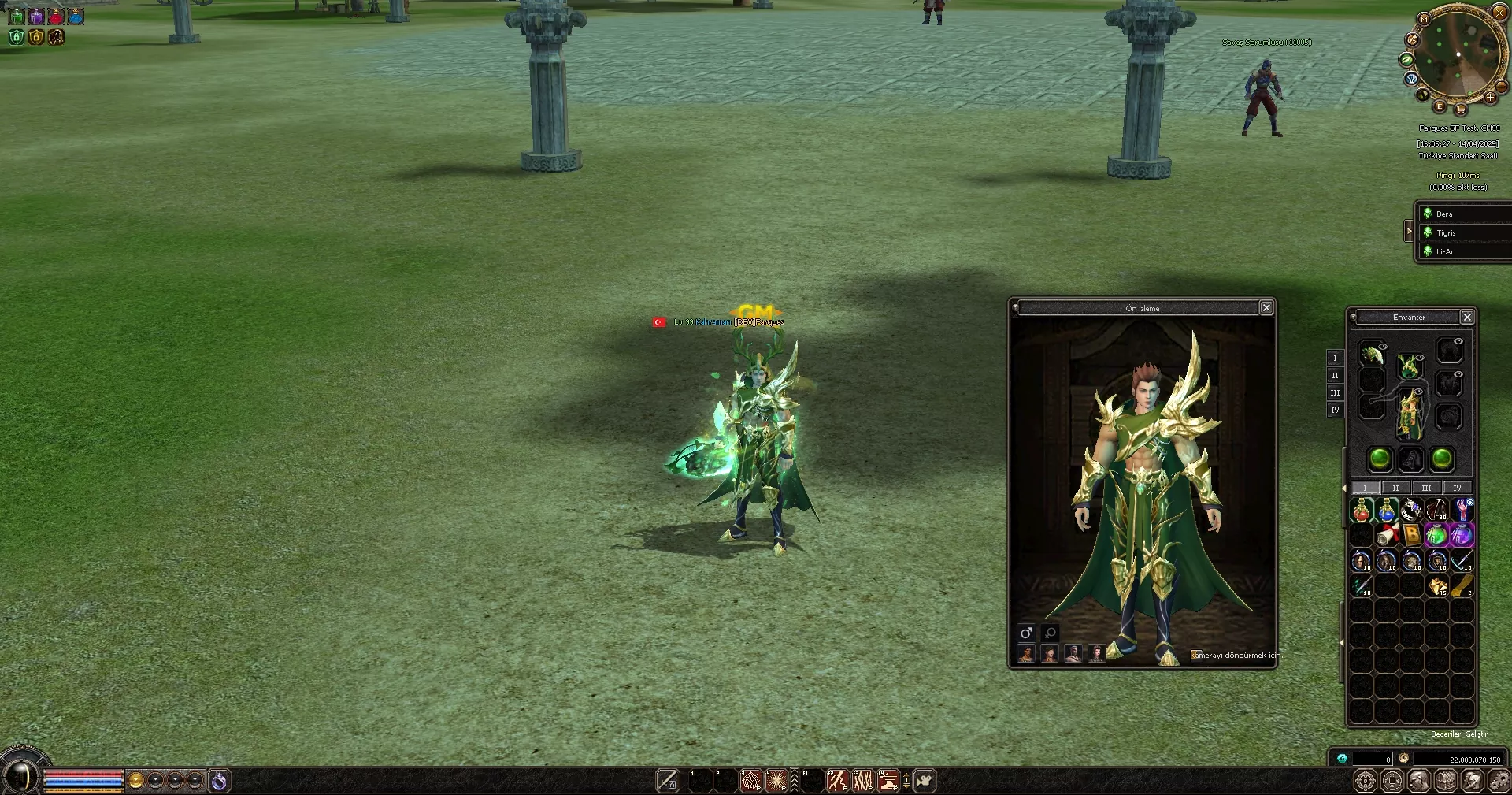Switch to inventory tab II
The width and height of the screenshot is (1512, 795).
(1395, 488)
